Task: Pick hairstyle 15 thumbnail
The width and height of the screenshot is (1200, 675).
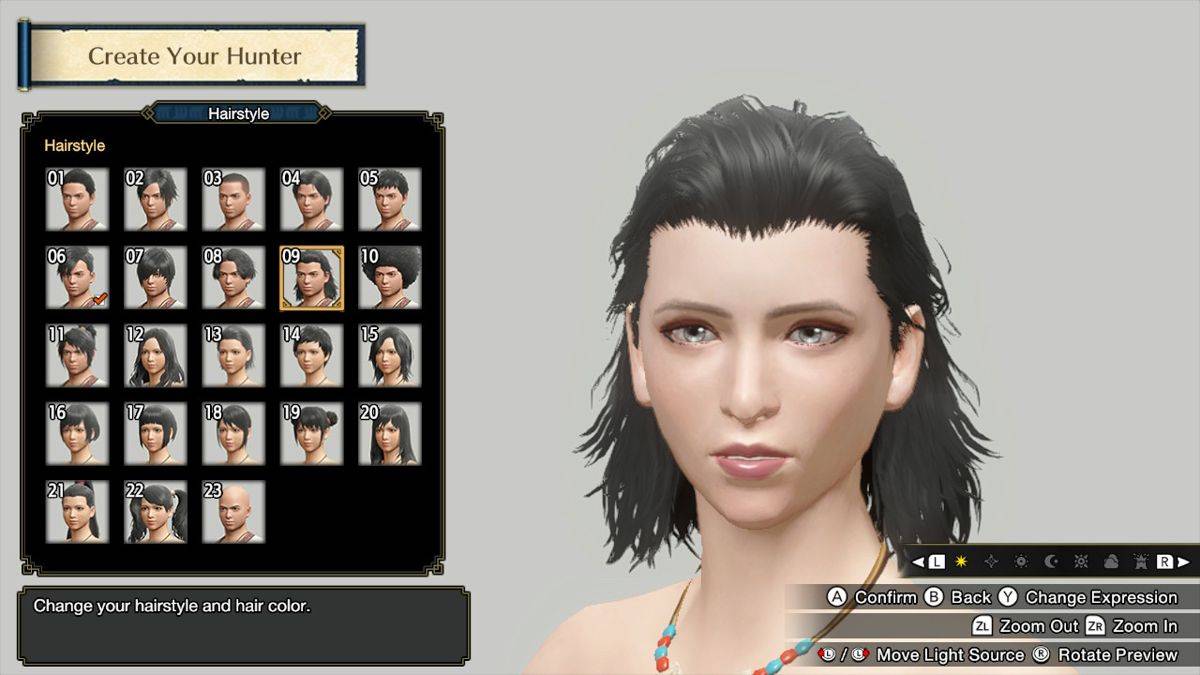Action: (x=389, y=355)
